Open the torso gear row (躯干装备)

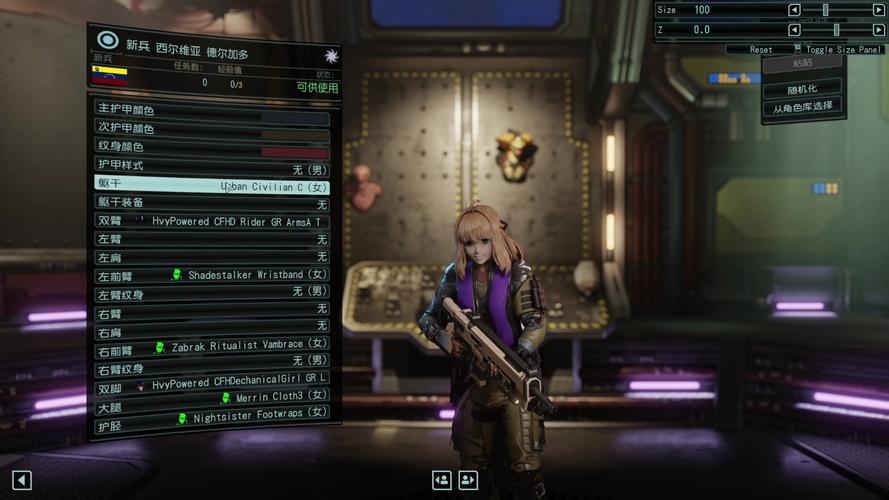pyautogui.click(x=212, y=203)
